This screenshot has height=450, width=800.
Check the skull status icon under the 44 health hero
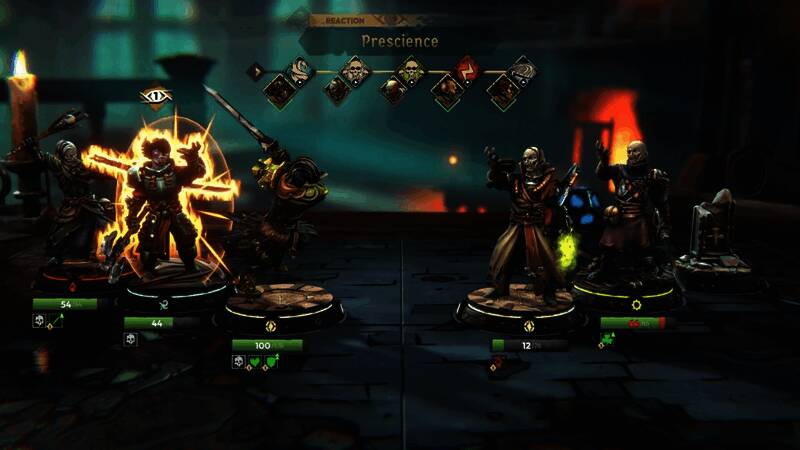pyautogui.click(x=130, y=339)
